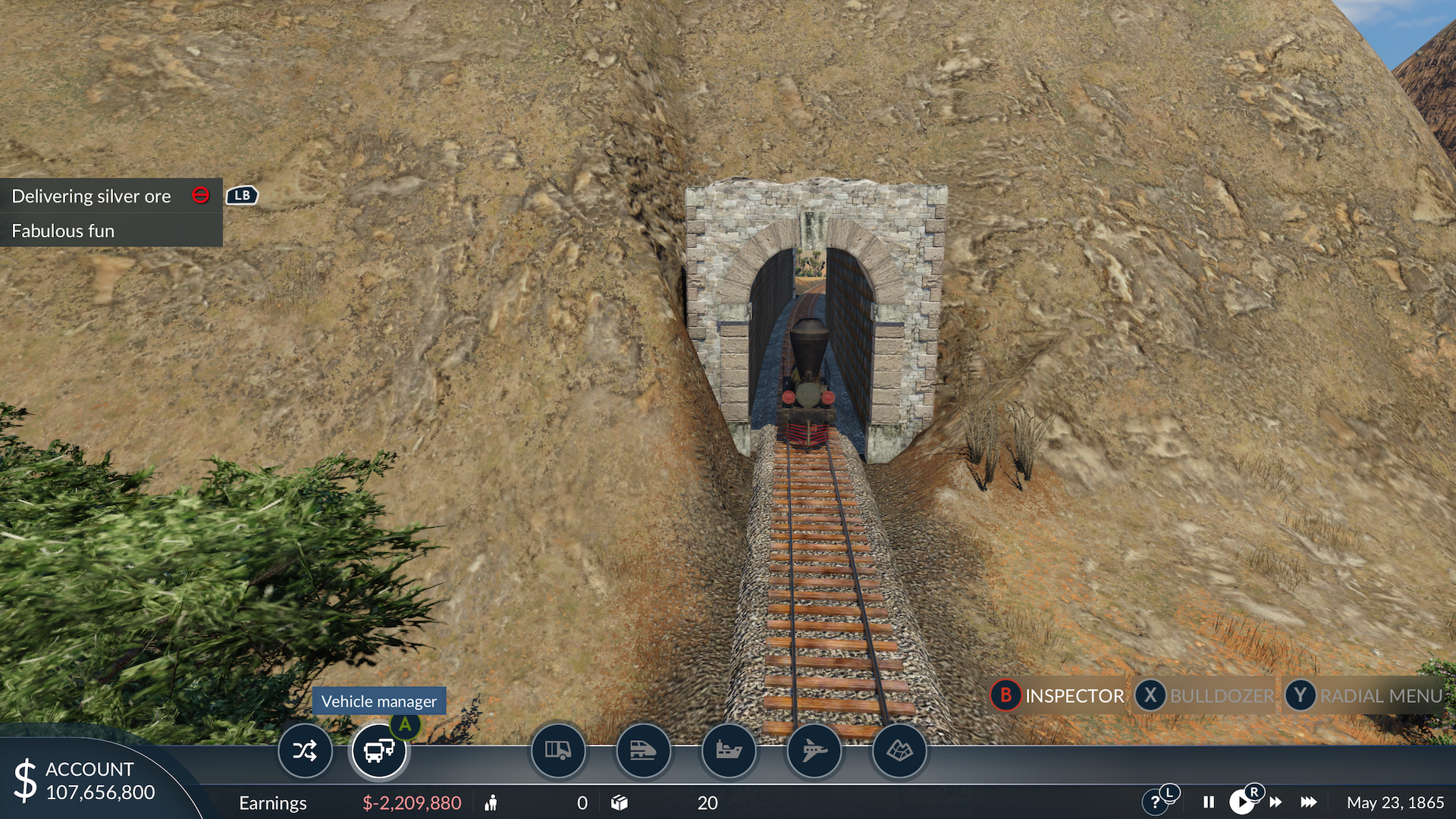Set game speed to double fast-forward
The height and width of the screenshot is (819, 1456).
(1276, 802)
